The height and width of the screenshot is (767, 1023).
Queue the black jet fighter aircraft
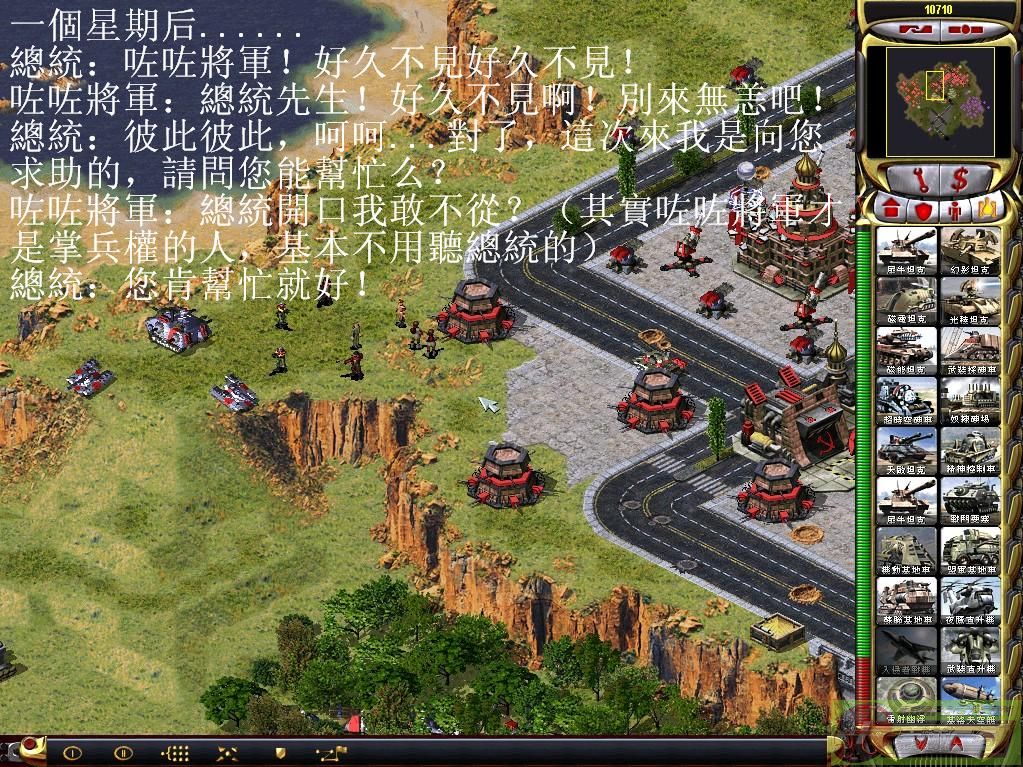(906, 652)
